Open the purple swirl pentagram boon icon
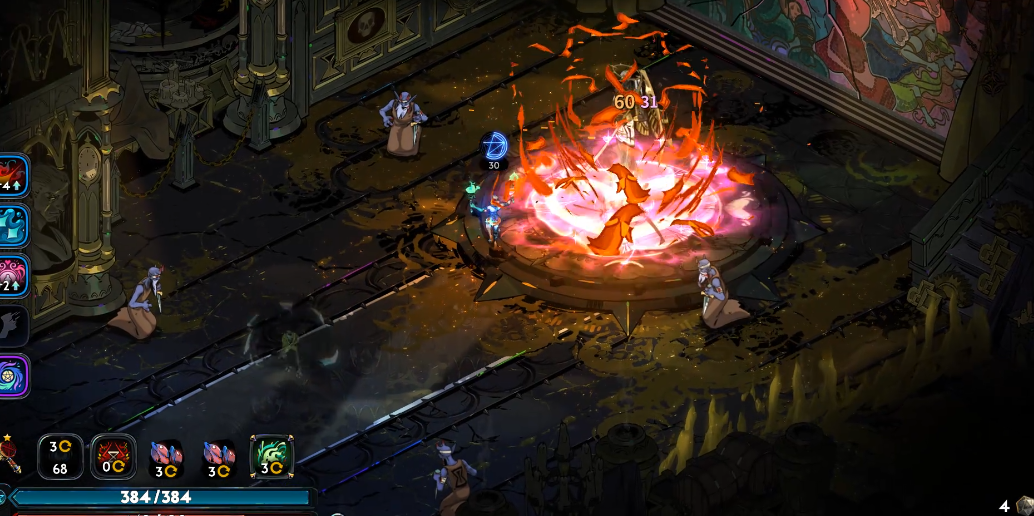1034x516 pixels. coord(12,376)
